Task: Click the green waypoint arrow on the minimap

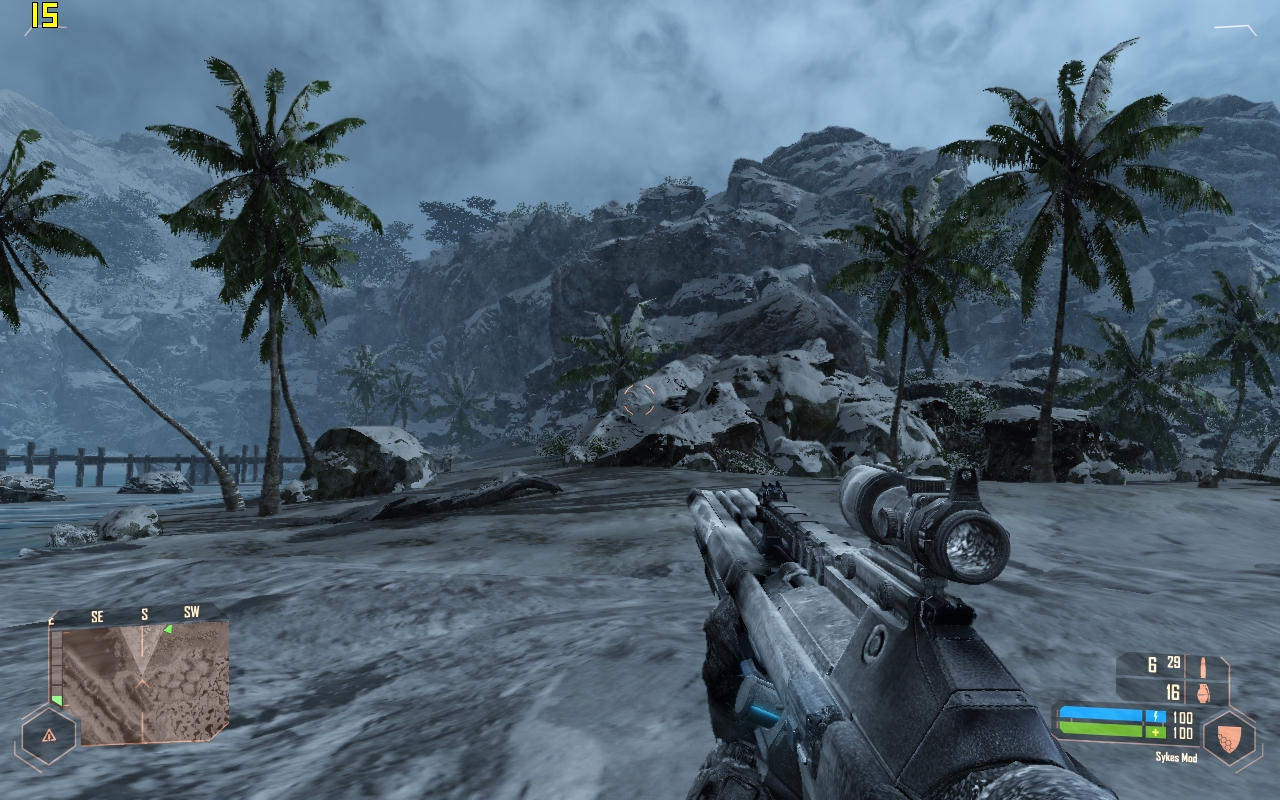Action: pos(168,629)
